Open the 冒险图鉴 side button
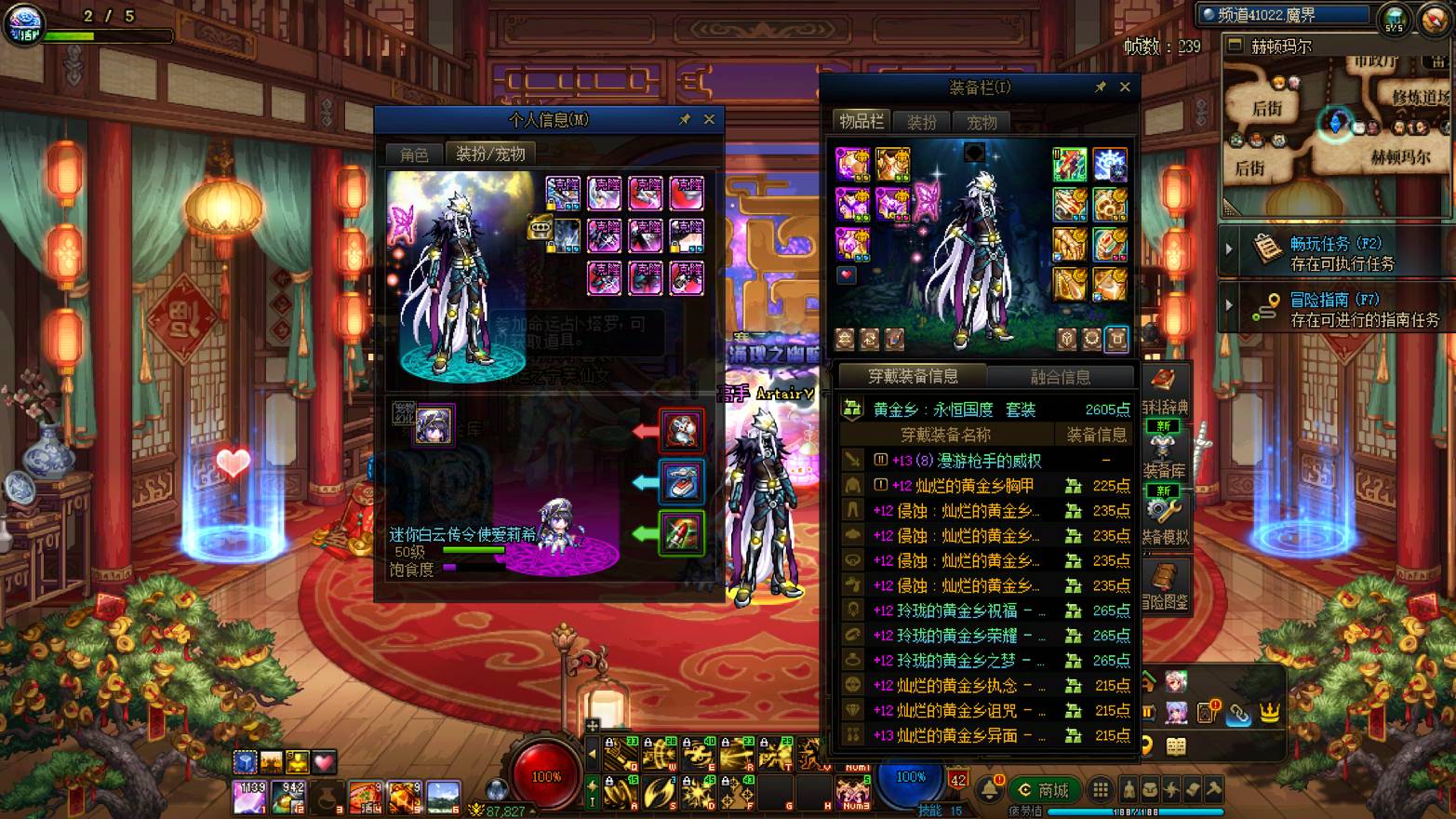The image size is (1456, 819). click(x=1165, y=586)
